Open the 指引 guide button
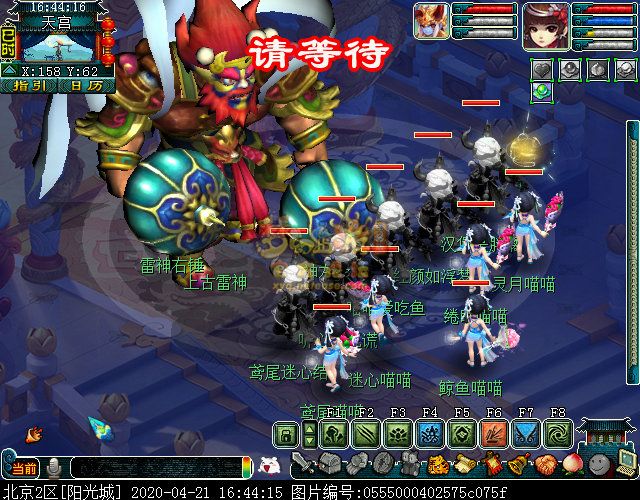 pyautogui.click(x=35, y=86)
